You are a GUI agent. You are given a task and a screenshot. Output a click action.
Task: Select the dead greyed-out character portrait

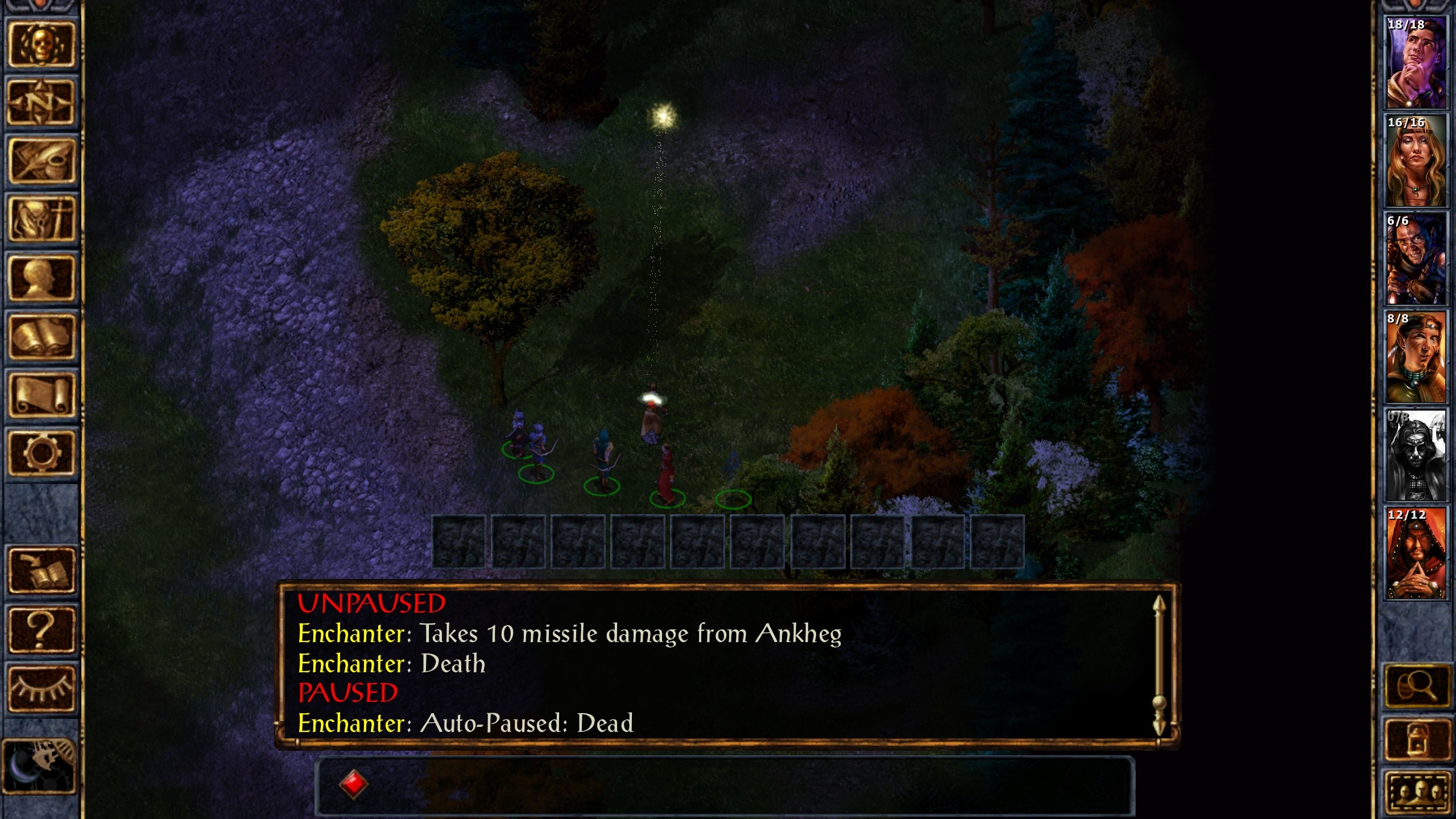tap(1415, 455)
